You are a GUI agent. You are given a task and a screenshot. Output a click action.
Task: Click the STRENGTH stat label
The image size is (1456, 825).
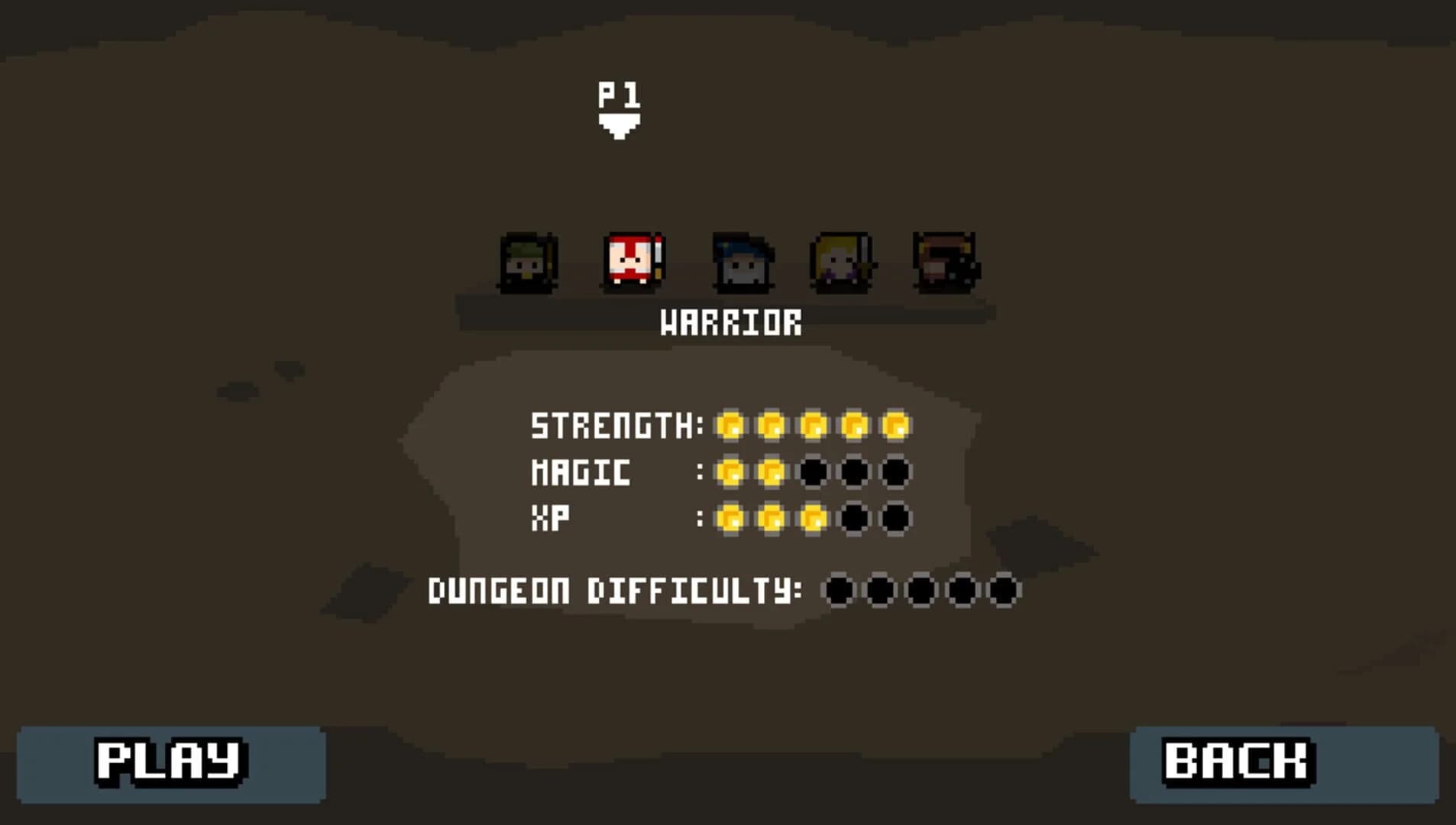click(x=611, y=427)
